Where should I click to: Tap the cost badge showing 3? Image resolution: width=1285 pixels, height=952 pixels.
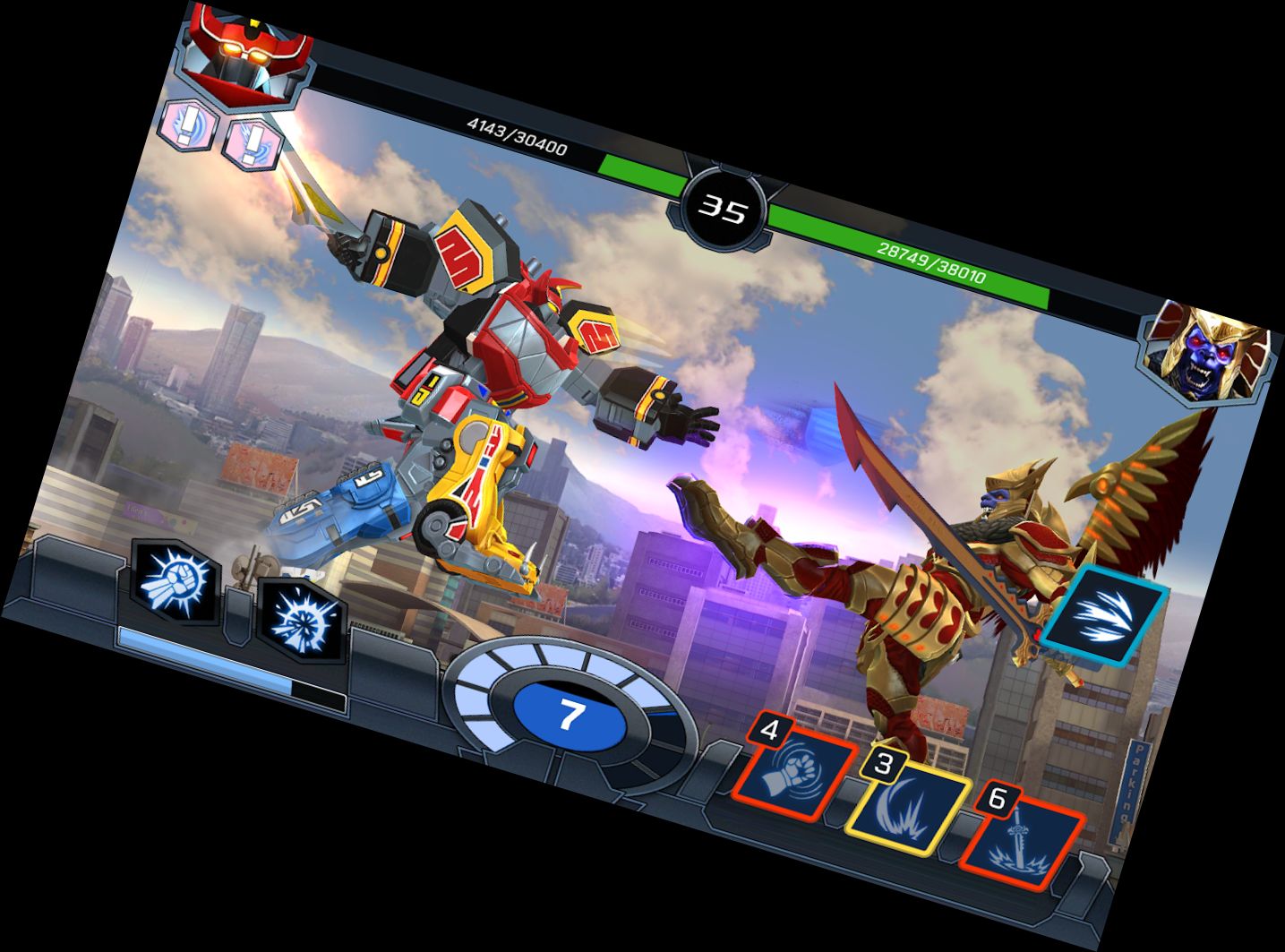point(882,763)
